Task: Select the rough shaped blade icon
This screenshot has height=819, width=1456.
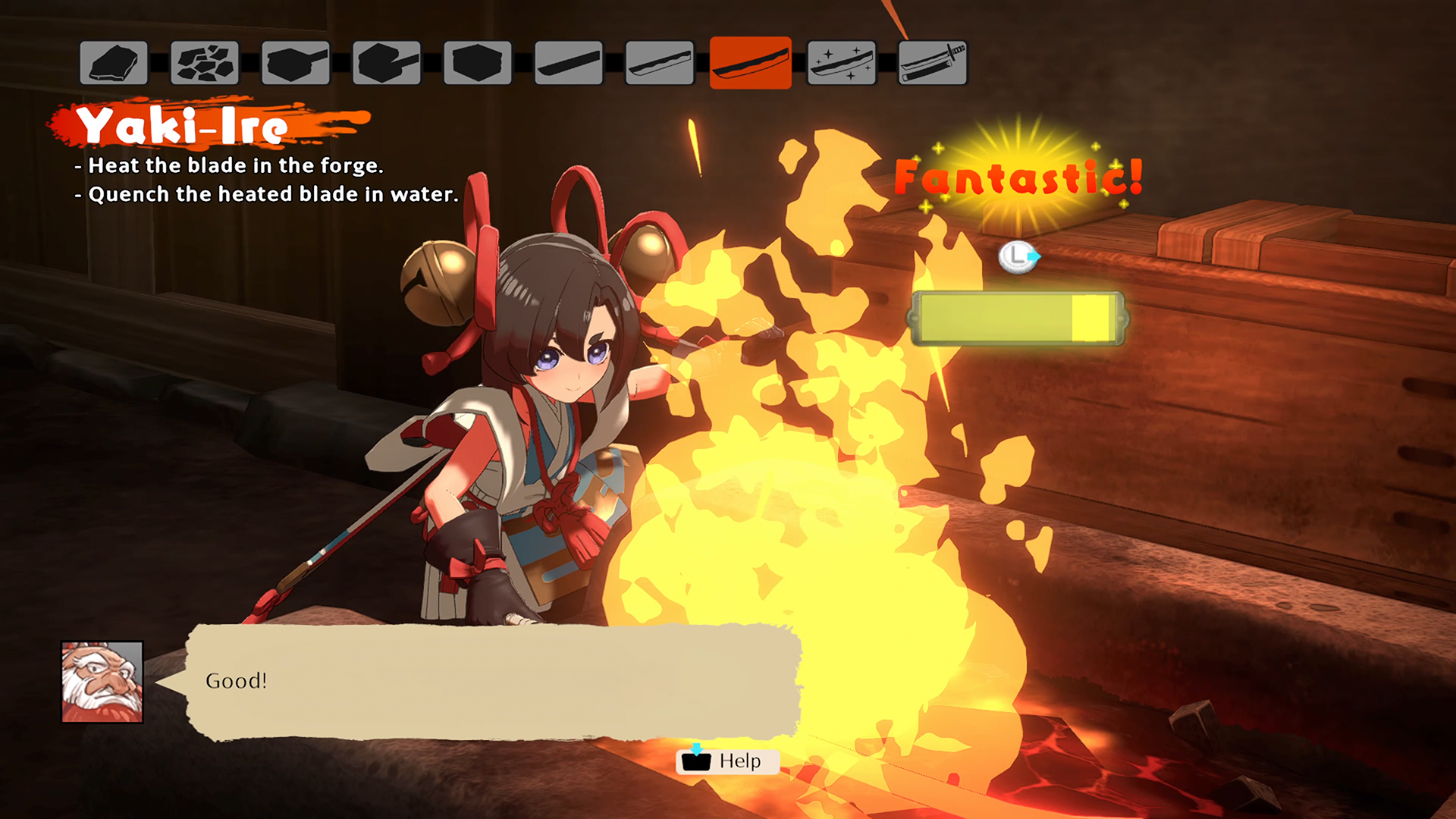Action: [660, 62]
